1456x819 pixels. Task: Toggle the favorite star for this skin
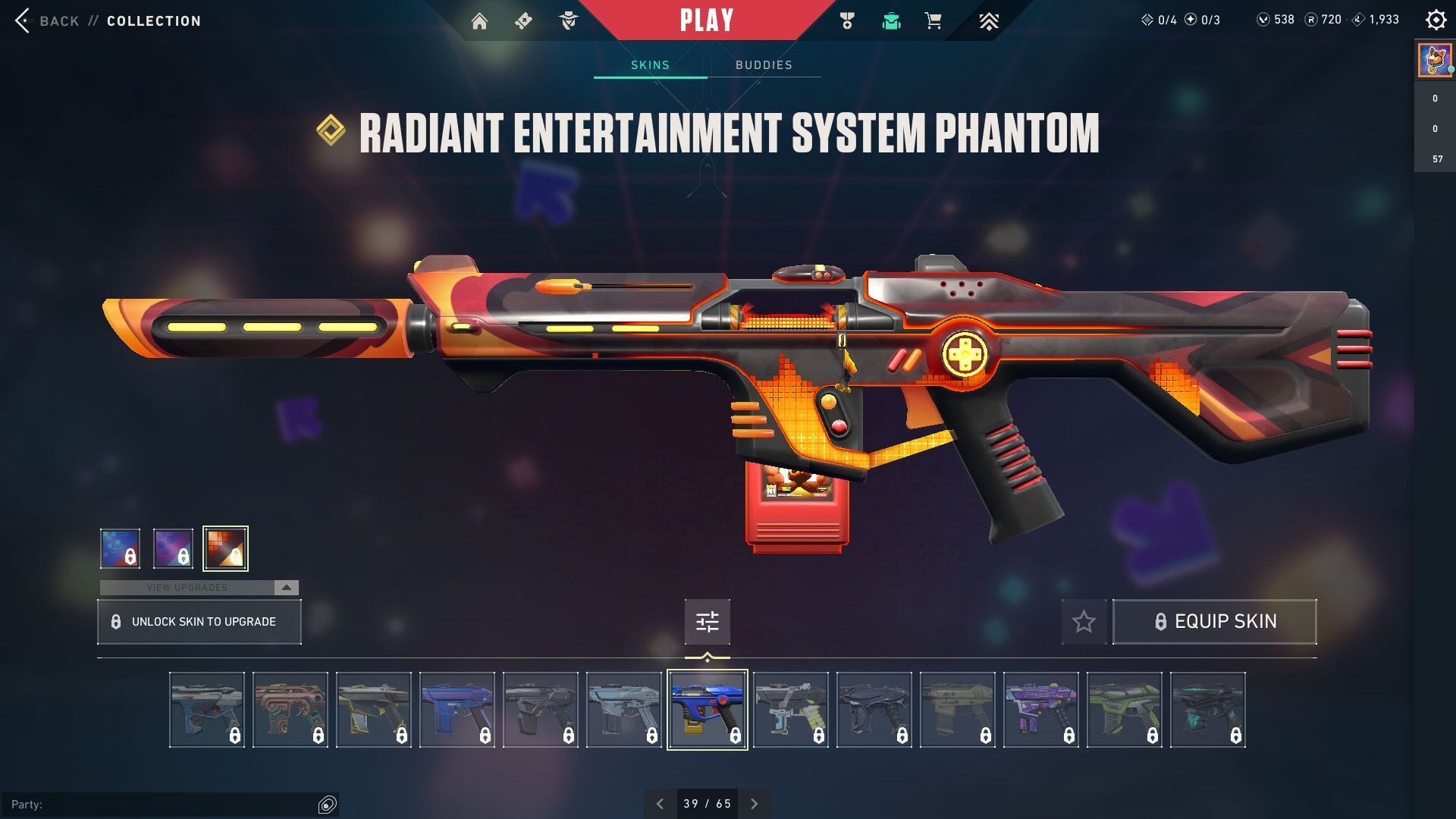tap(1084, 621)
